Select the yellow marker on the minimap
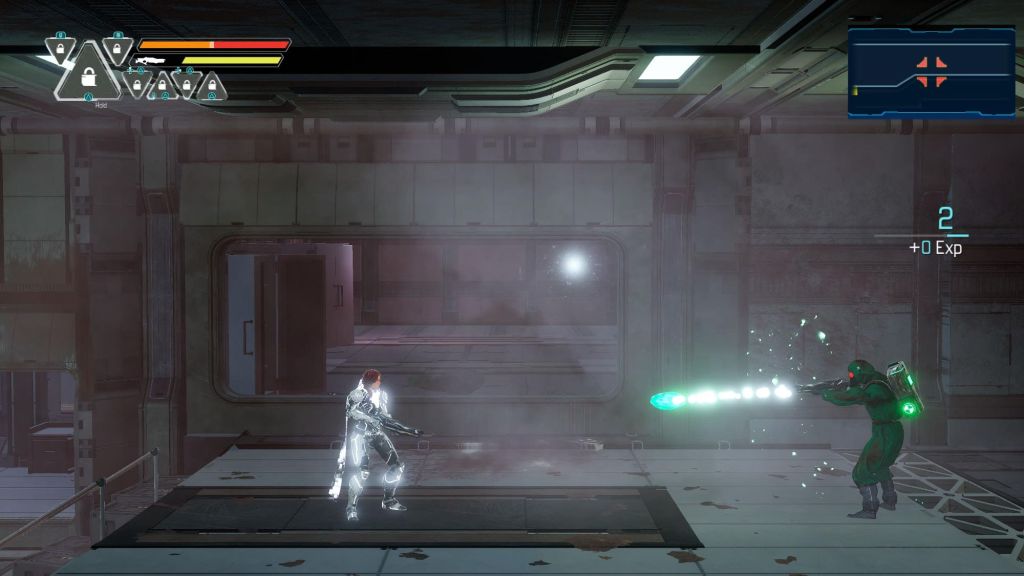 (855, 93)
